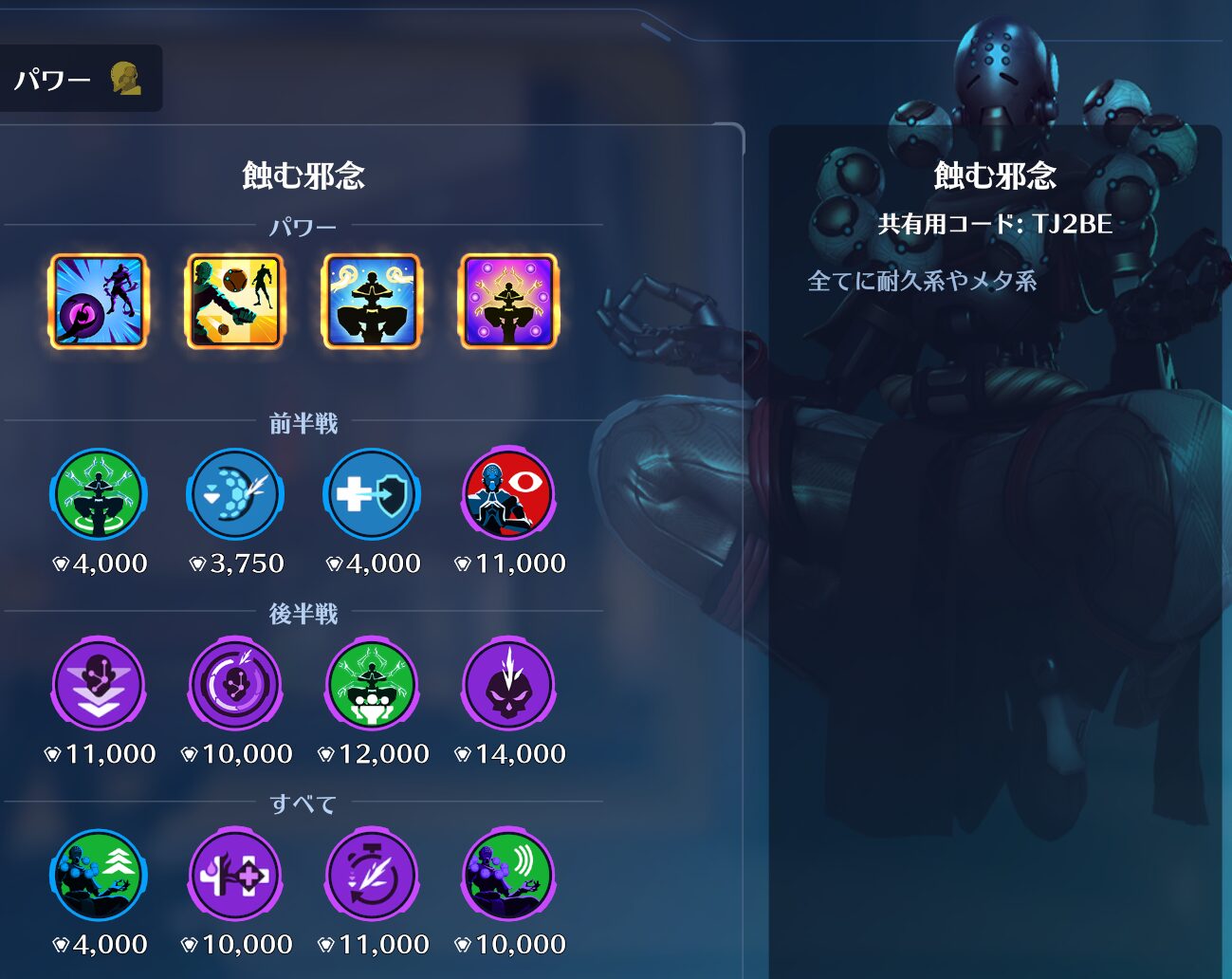1232x979 pixels.
Task: Select the パワー tab
Action: pos(76,79)
